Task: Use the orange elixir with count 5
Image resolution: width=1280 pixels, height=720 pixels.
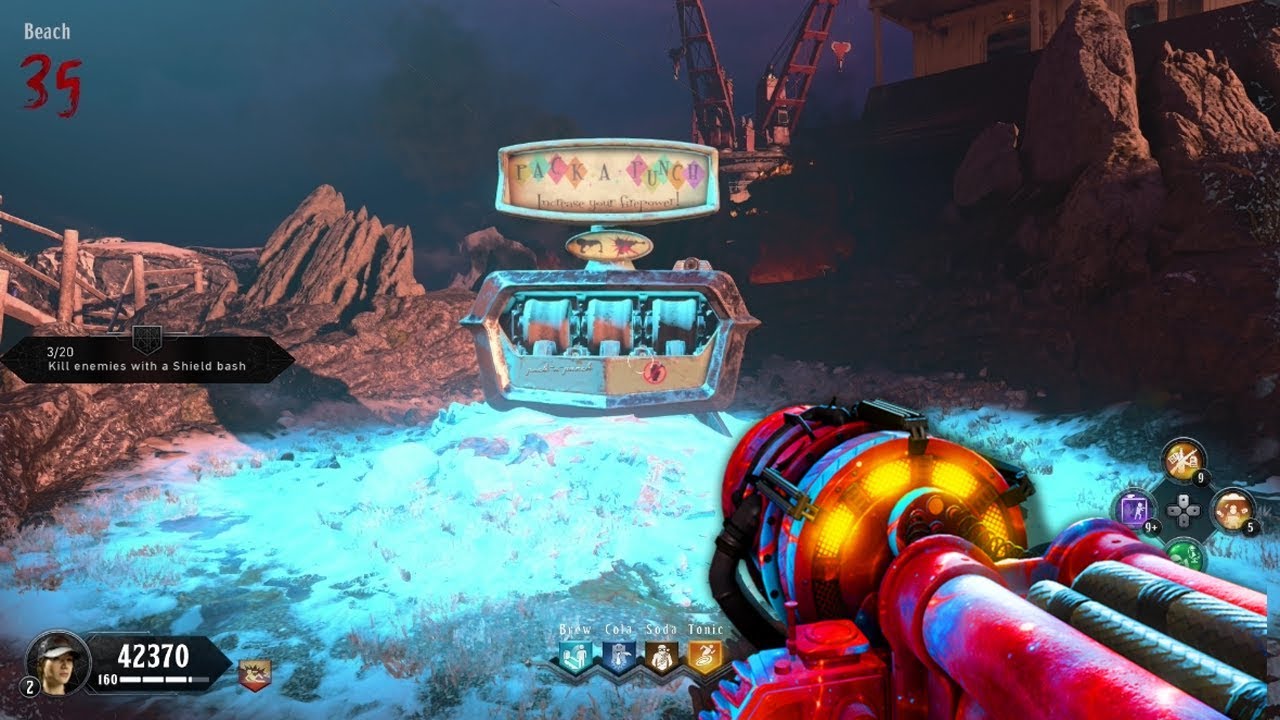Action: (1232, 509)
